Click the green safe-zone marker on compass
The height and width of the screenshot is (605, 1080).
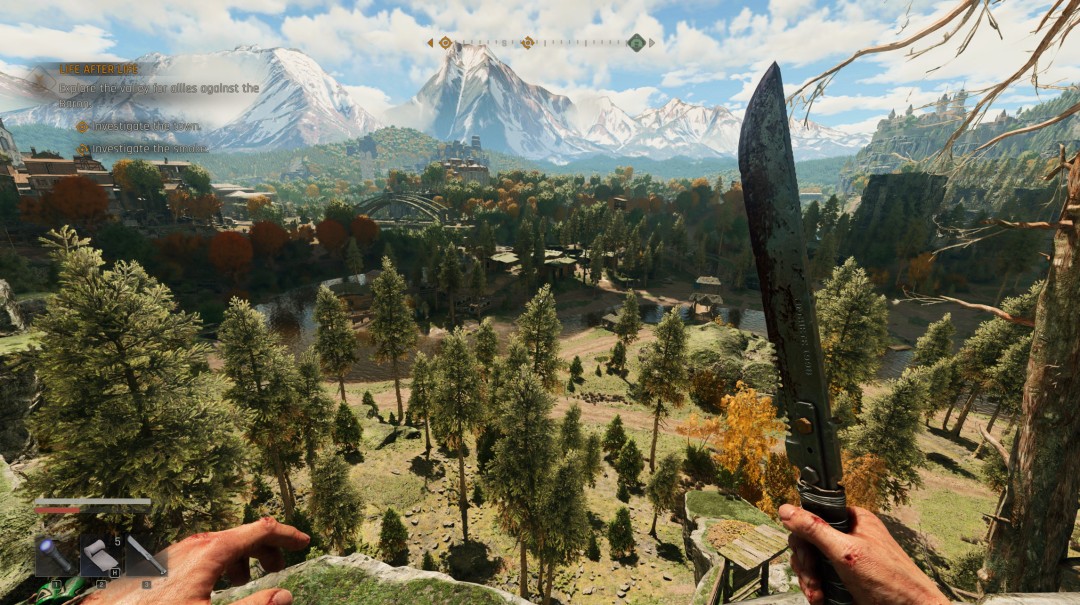click(636, 42)
